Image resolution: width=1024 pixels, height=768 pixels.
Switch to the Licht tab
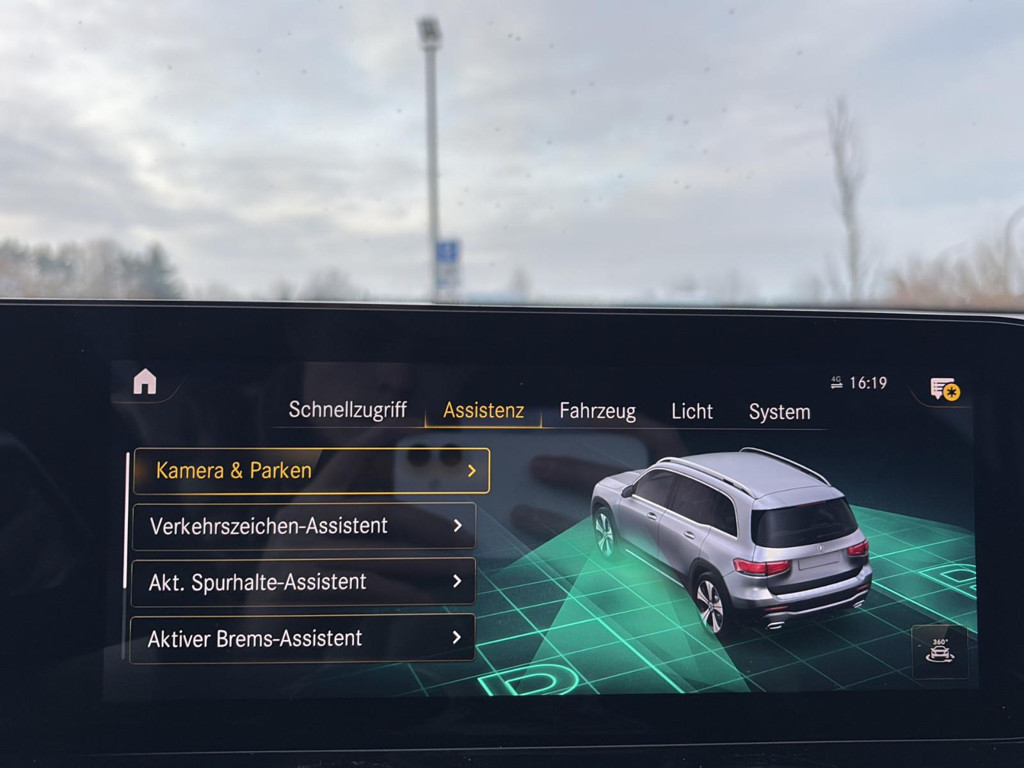[692, 412]
